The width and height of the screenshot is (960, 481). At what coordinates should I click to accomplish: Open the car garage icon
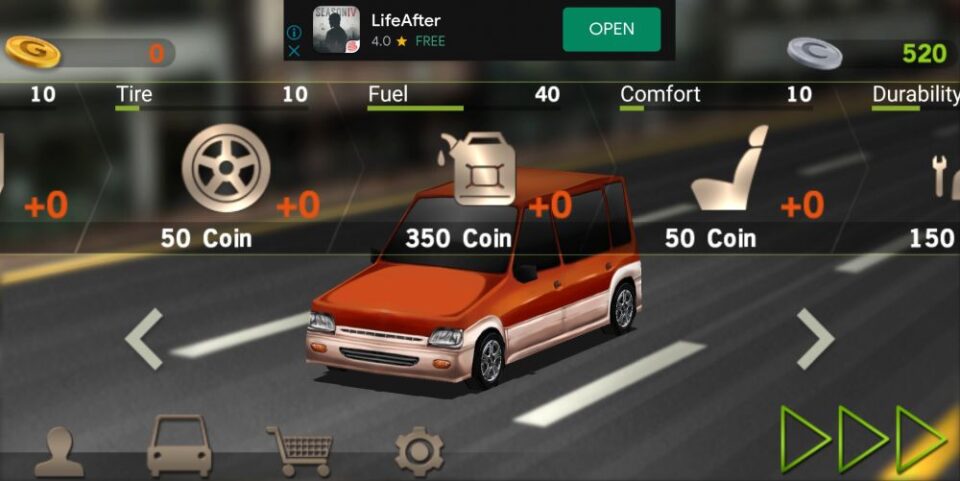click(x=180, y=447)
